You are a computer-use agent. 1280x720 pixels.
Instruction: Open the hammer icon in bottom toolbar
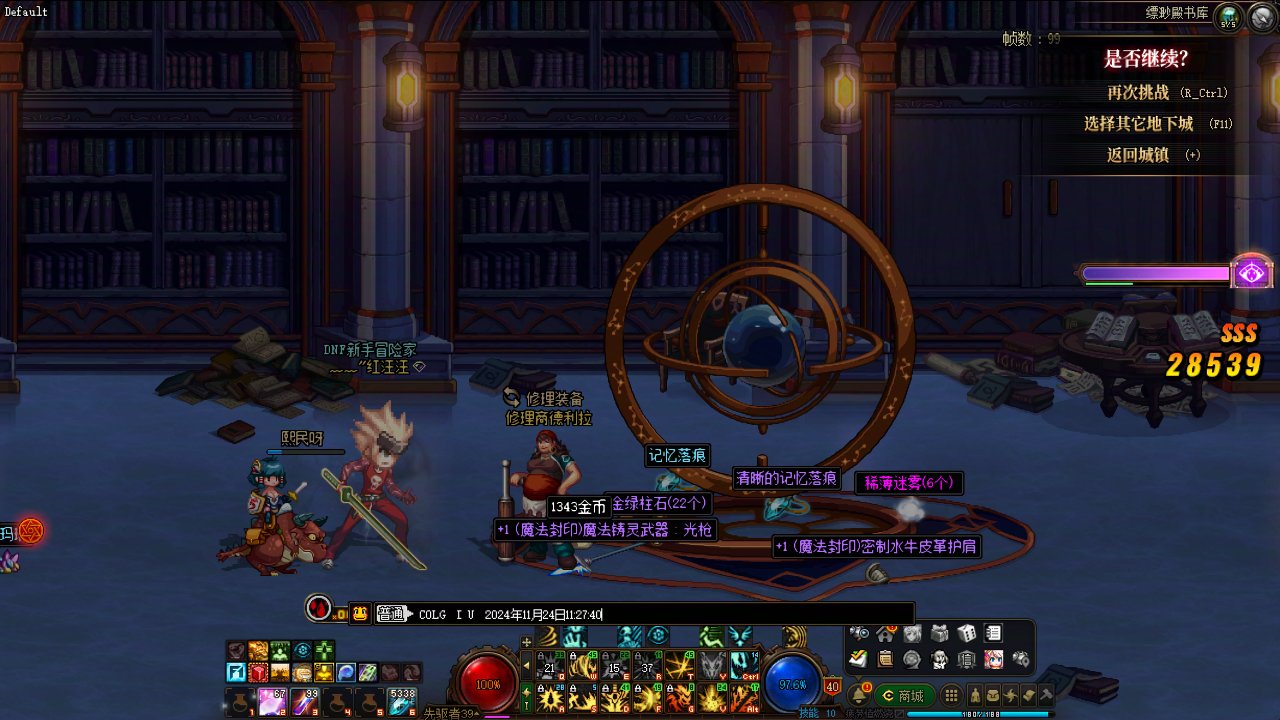click(x=1046, y=695)
